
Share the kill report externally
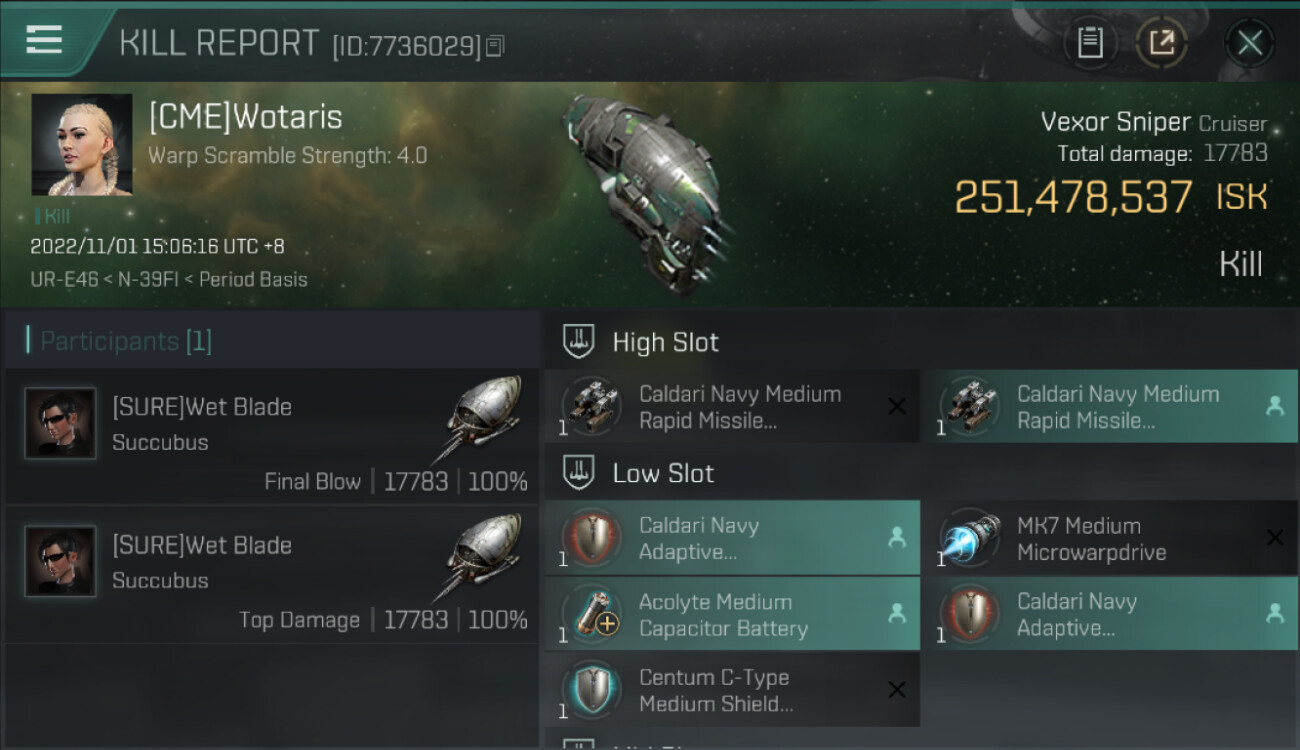(x=1161, y=43)
